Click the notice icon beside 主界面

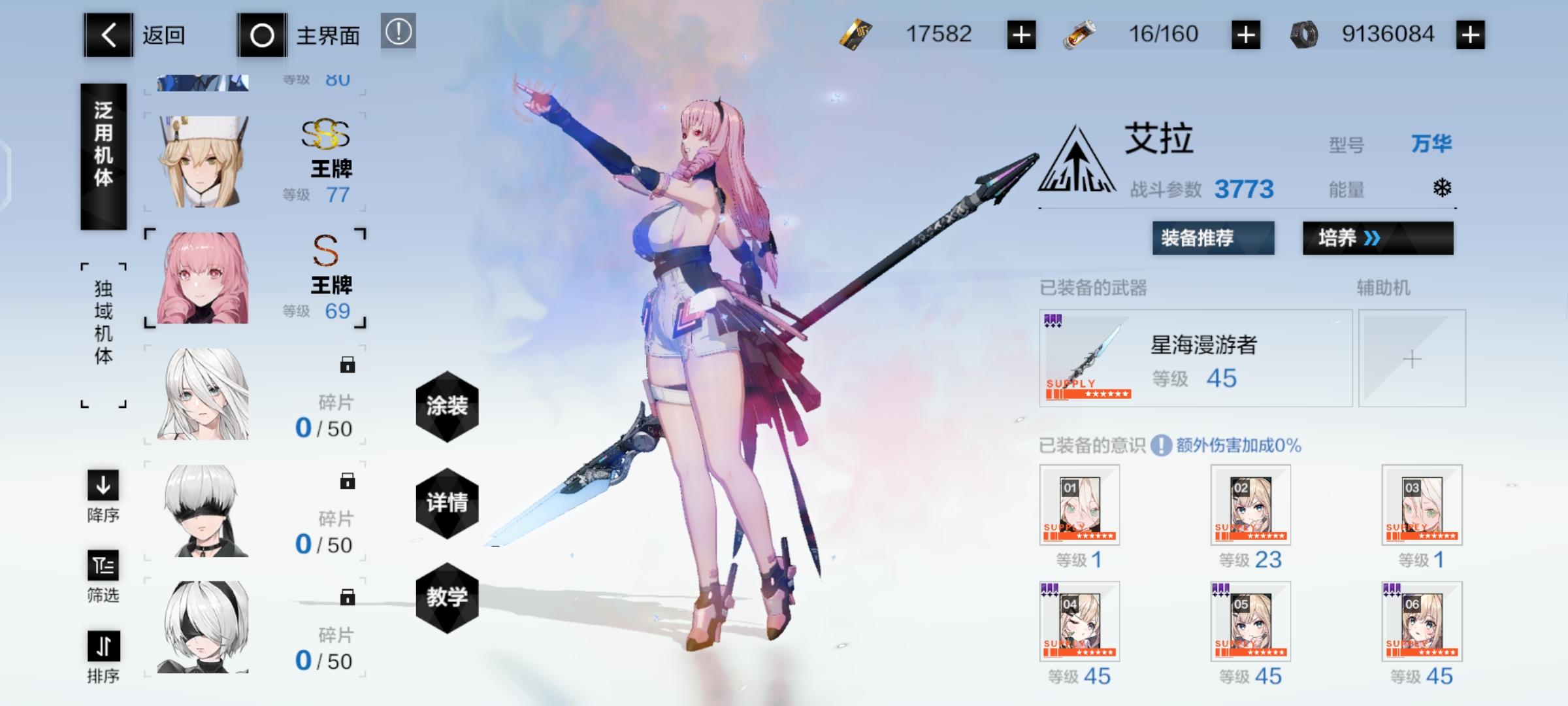(400, 36)
